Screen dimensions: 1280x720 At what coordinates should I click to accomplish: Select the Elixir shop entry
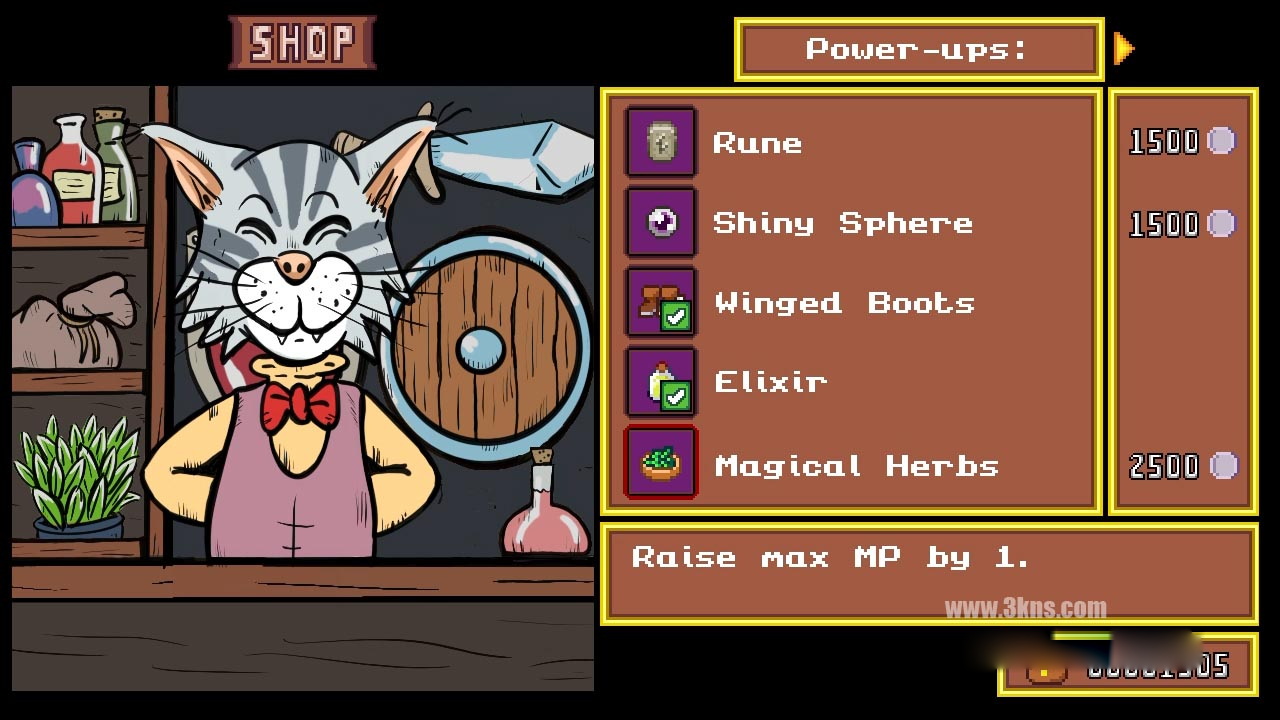[770, 382]
